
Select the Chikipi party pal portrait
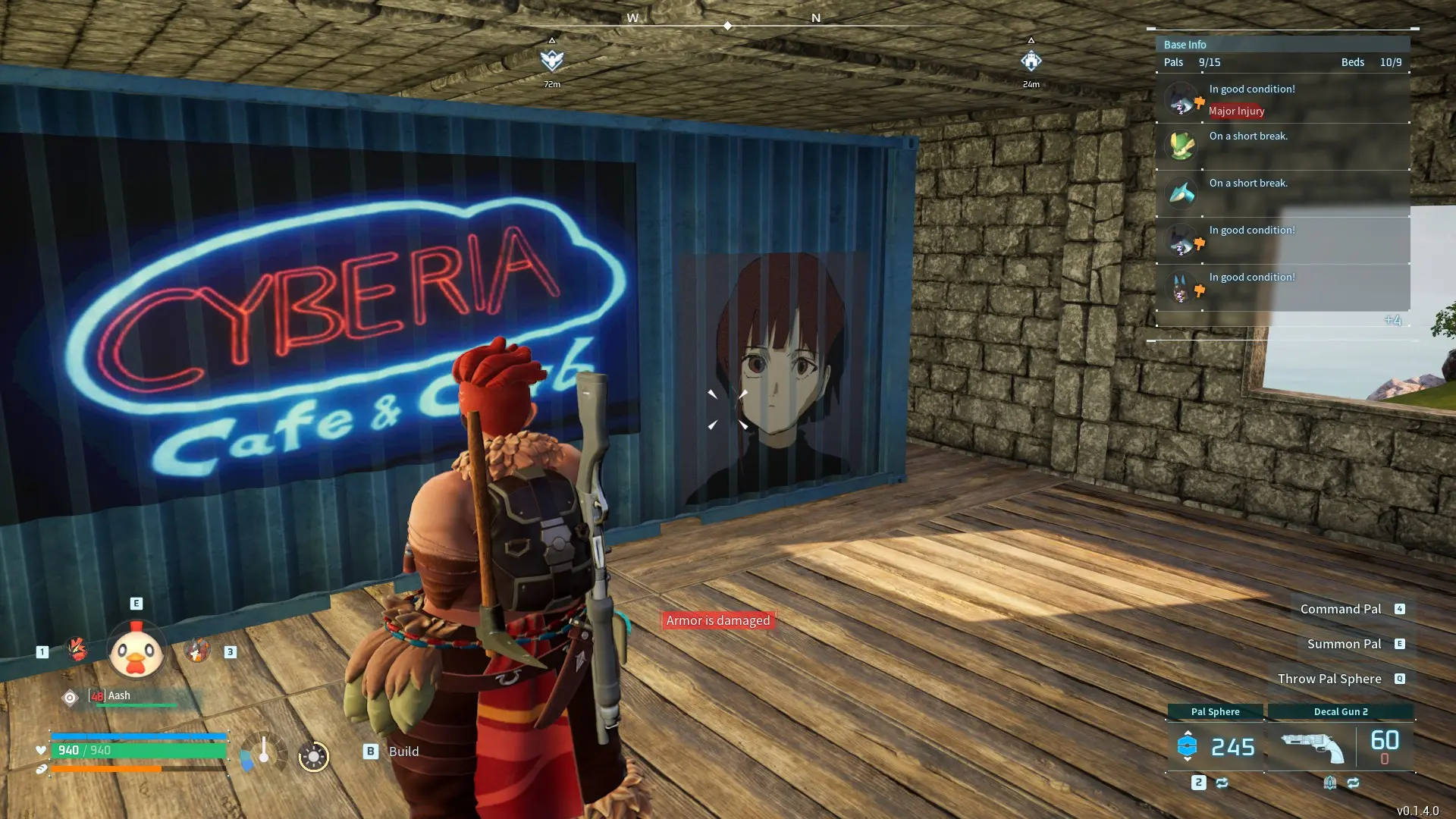pyautogui.click(x=136, y=651)
